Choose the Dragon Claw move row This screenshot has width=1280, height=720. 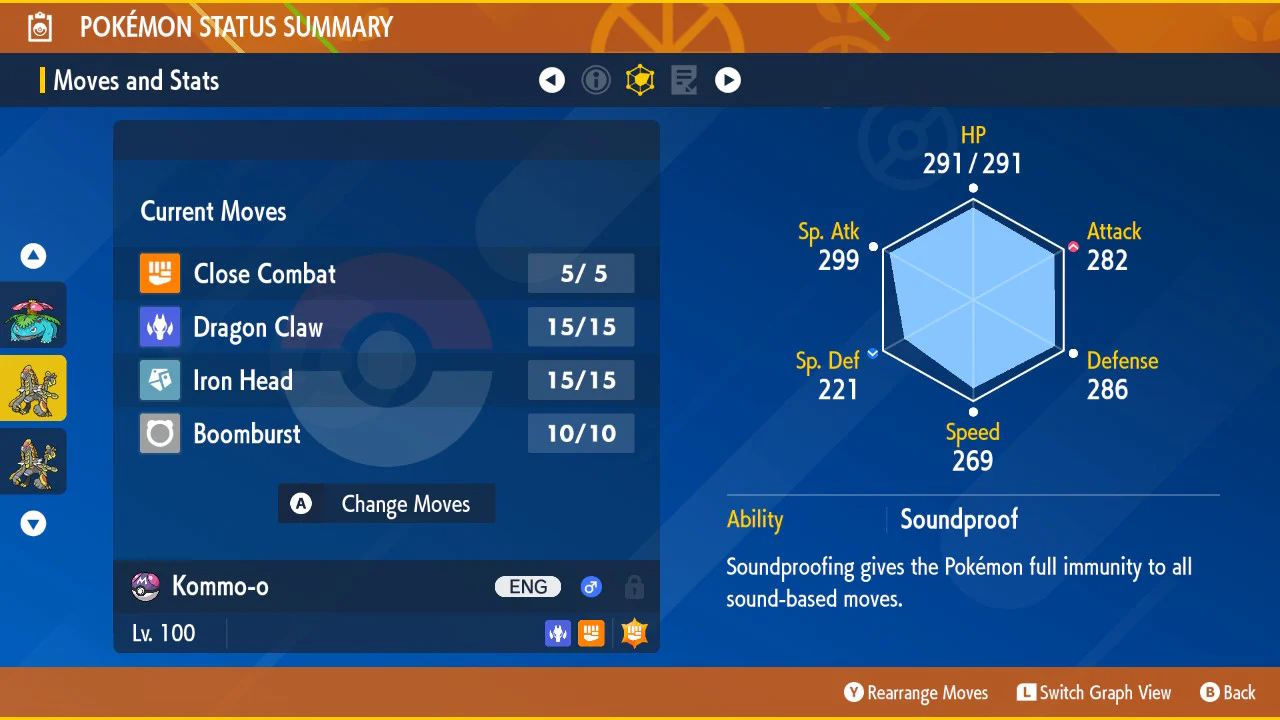(x=386, y=327)
